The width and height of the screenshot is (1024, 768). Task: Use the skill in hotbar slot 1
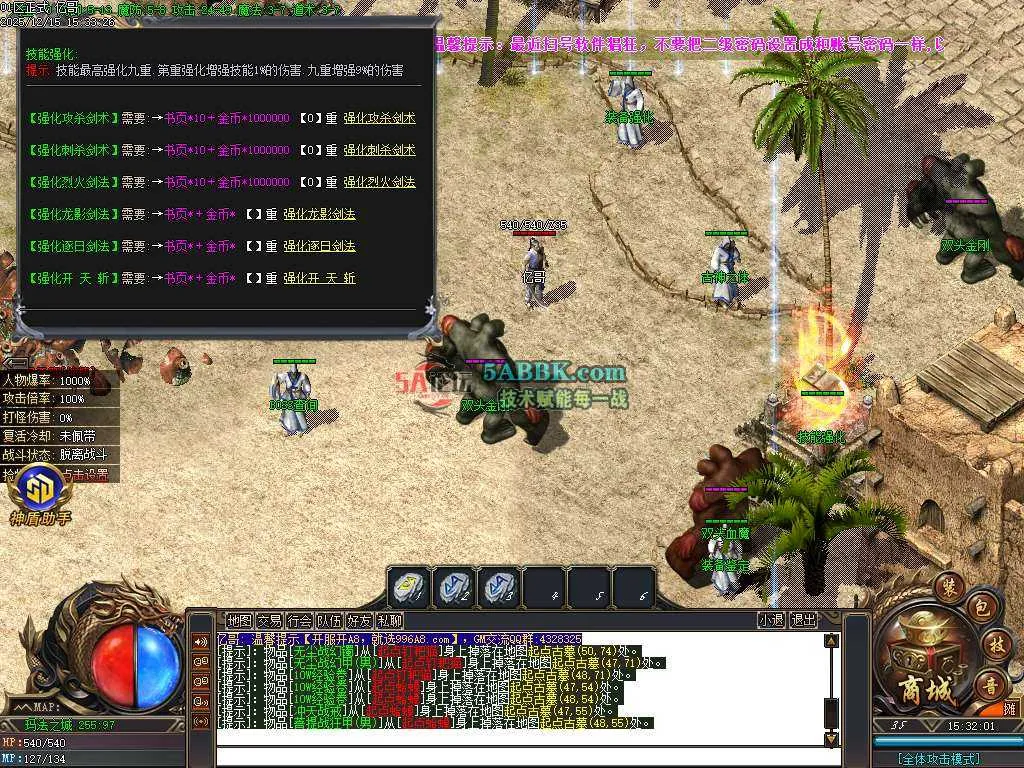(x=410, y=588)
